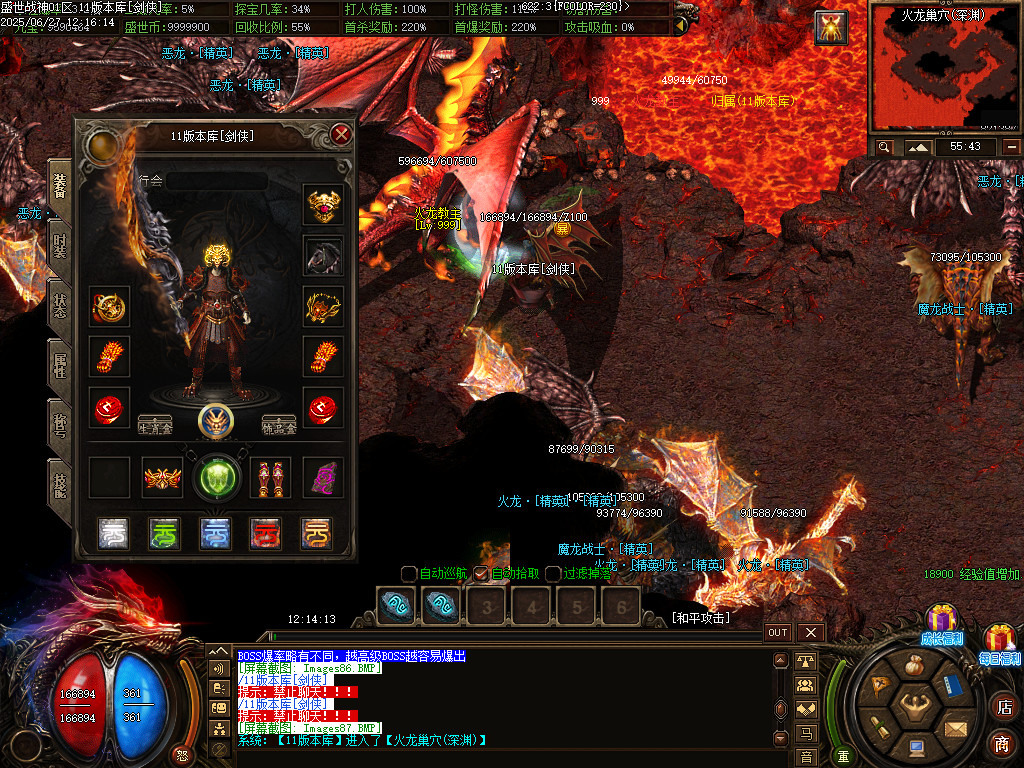The height and width of the screenshot is (768, 1024).
Task: Enable the 过滤掉落 drop filter checkbox
Action: click(x=553, y=574)
